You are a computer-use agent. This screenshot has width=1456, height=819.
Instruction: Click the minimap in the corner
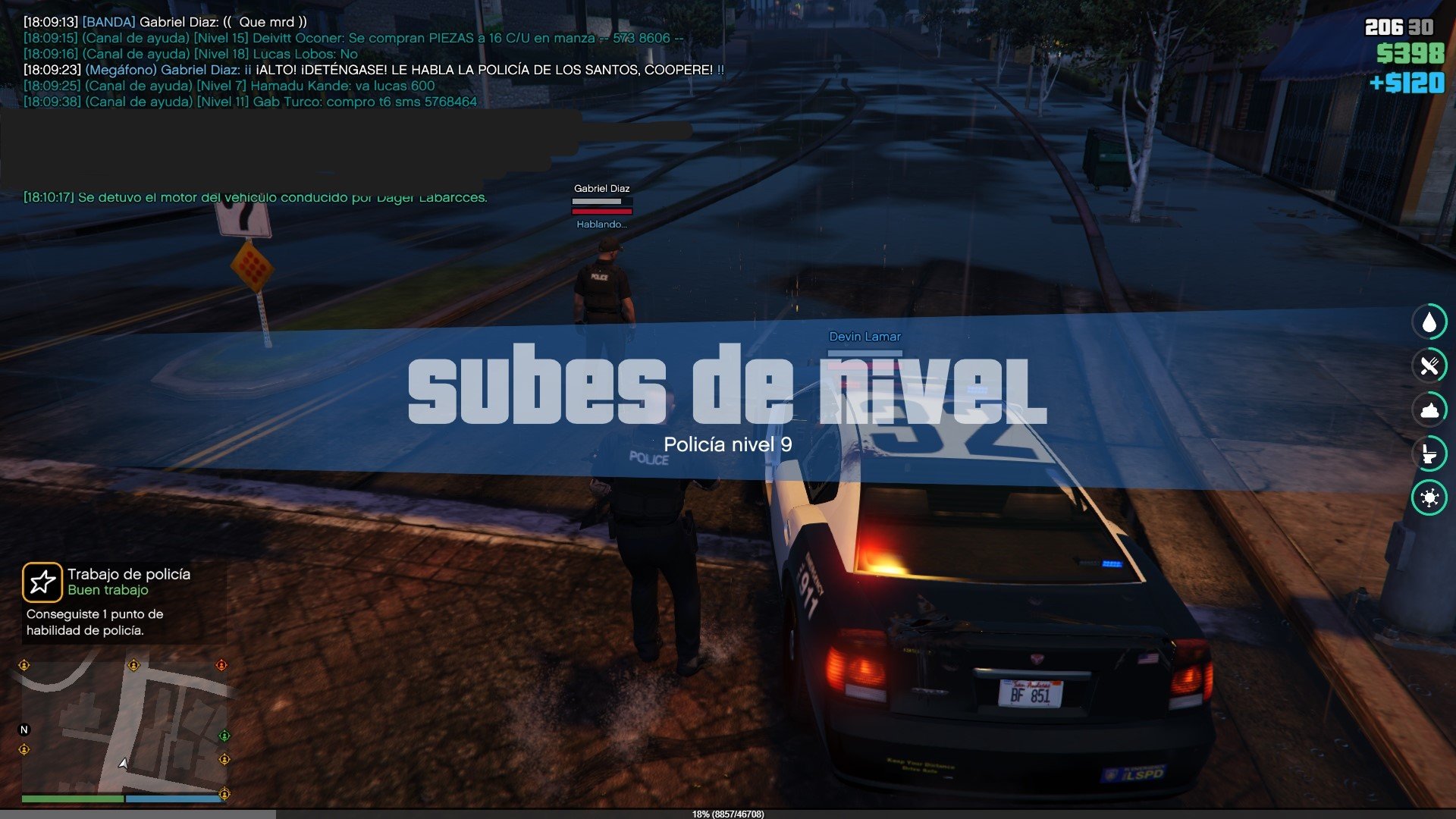tap(124, 726)
